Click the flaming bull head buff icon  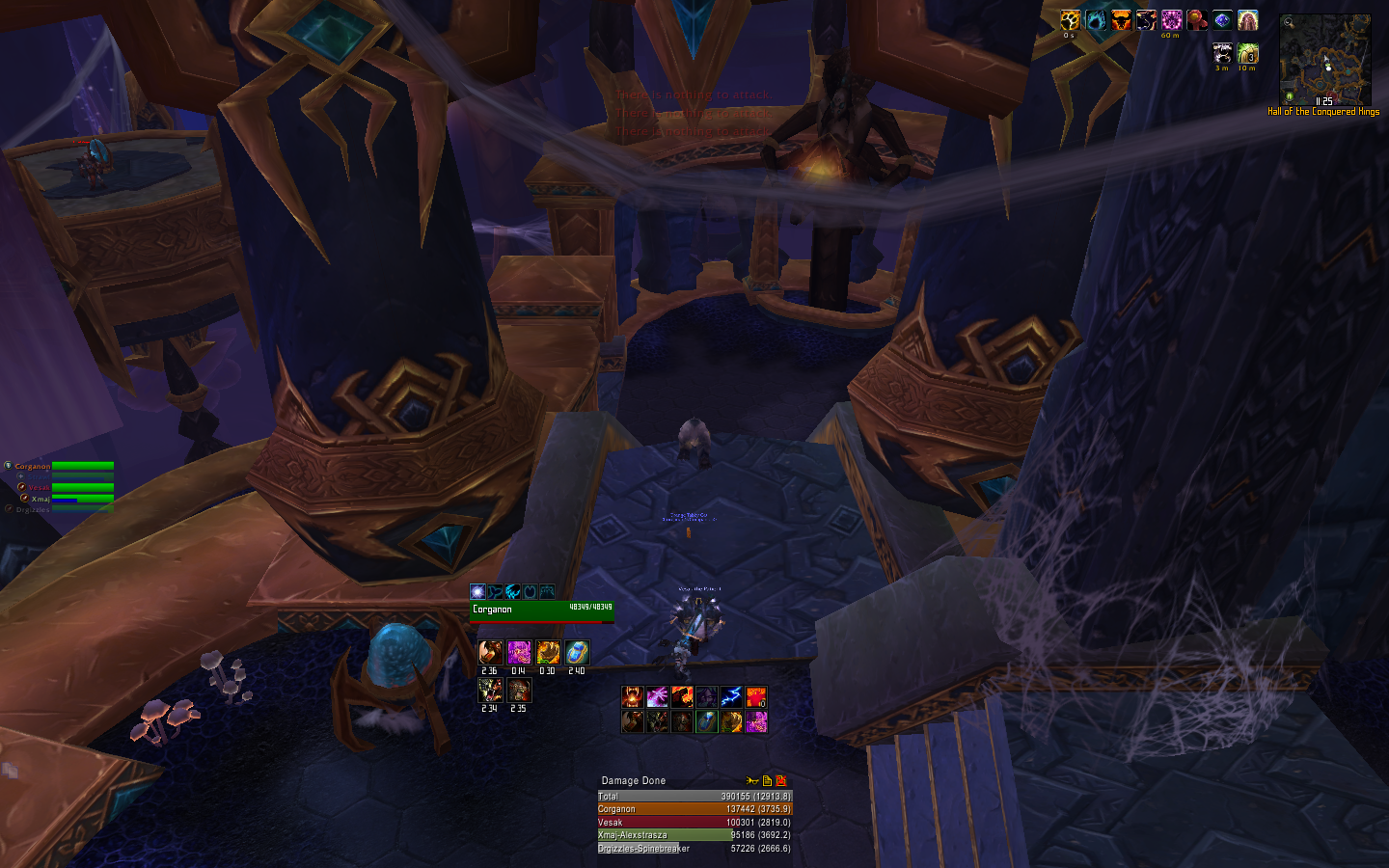(x=1121, y=20)
